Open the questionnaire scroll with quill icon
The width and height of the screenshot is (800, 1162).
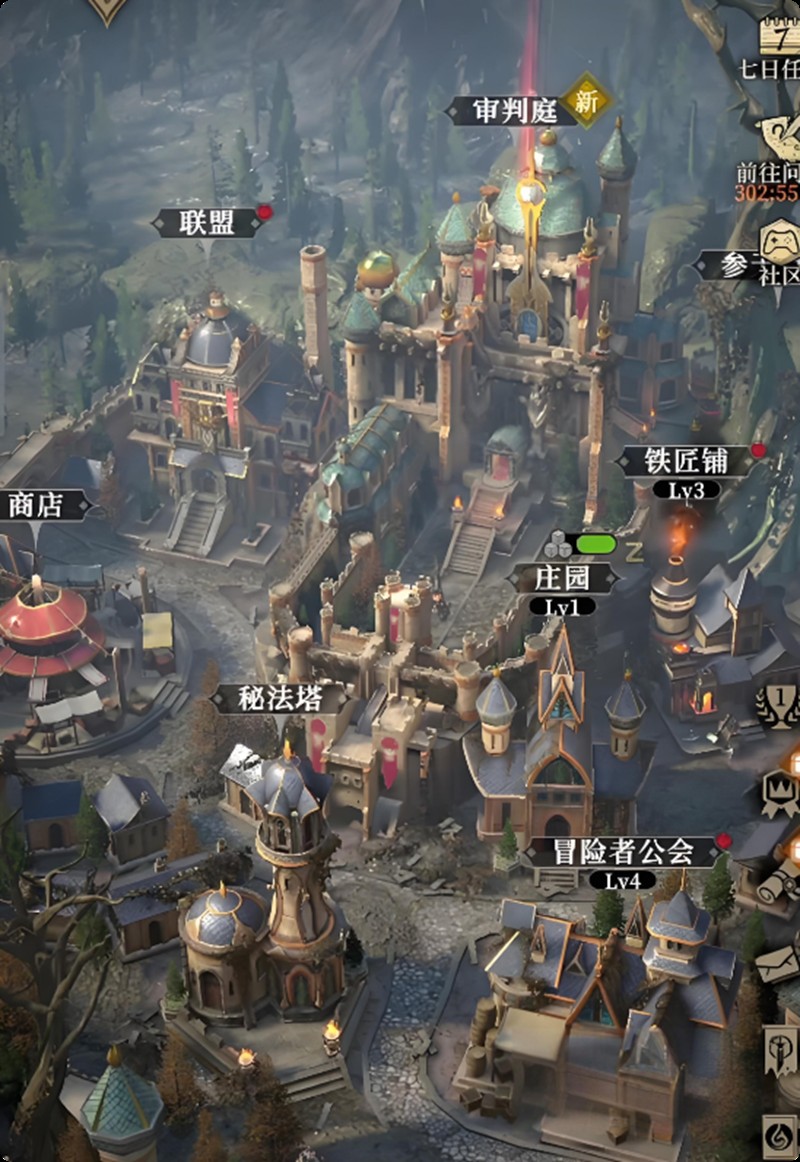coord(779,133)
